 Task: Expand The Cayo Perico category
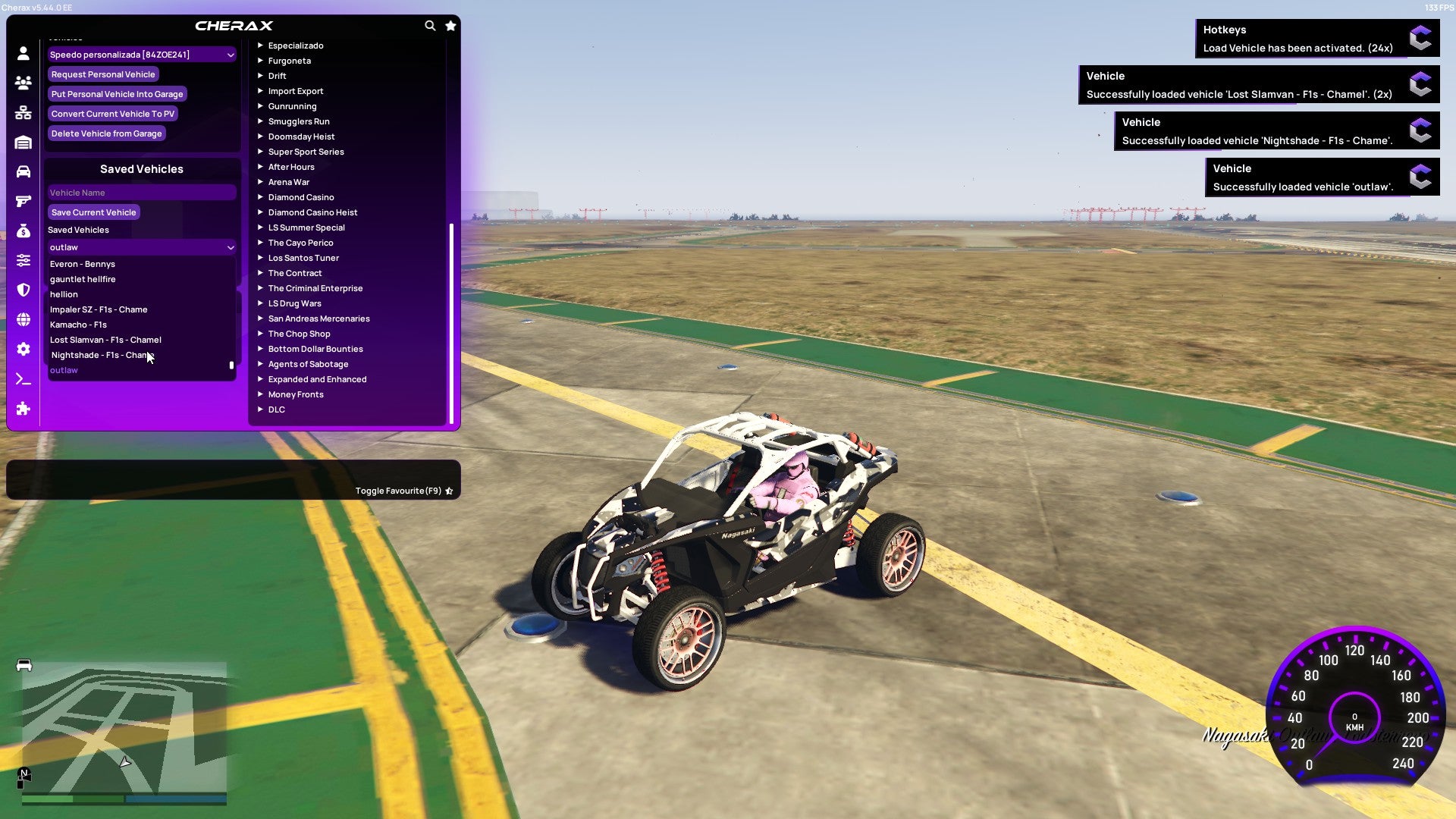300,243
